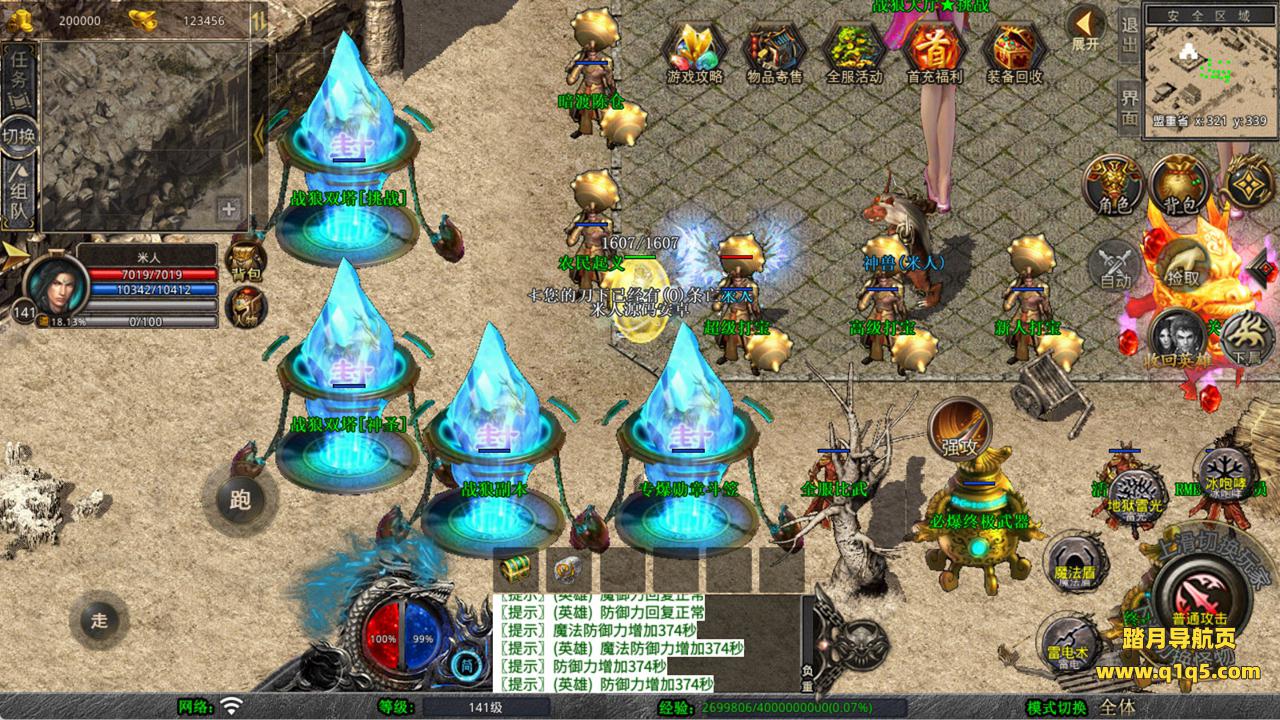This screenshot has width=1280, height=720.
Task: Open the 背包 bag beside the character button
Action: tap(1180, 185)
